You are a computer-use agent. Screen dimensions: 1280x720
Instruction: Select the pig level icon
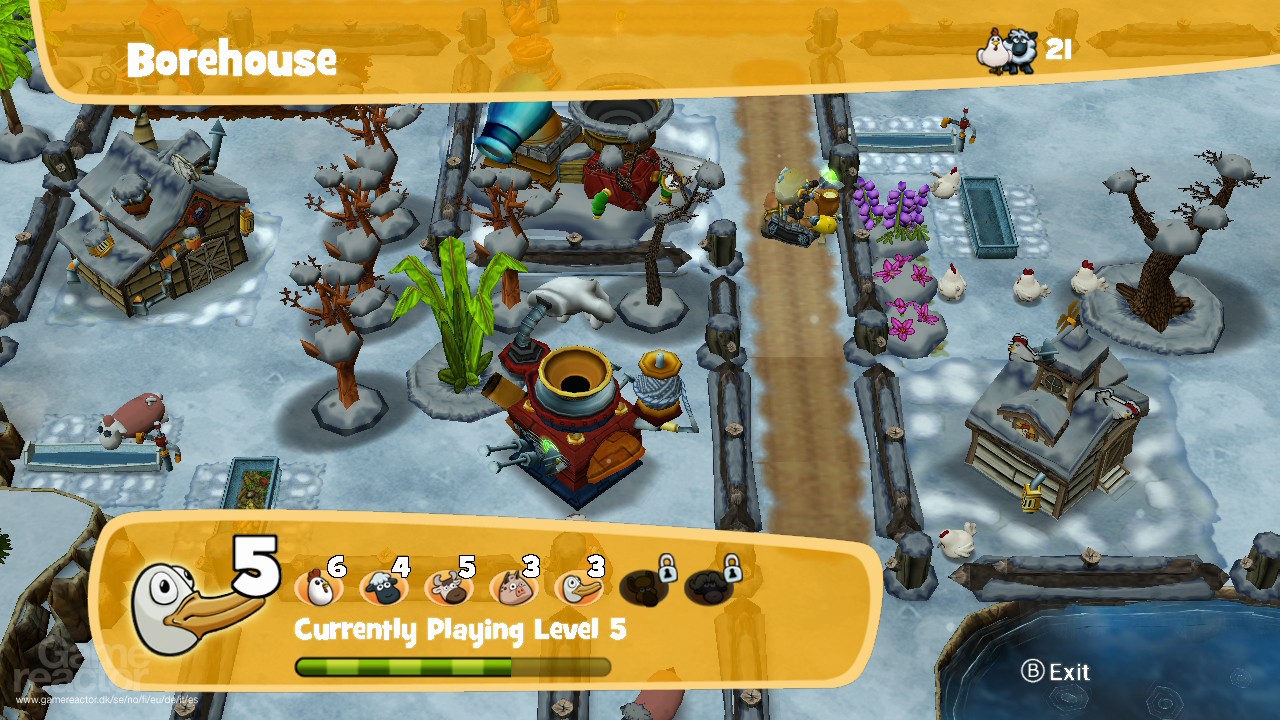click(x=513, y=588)
